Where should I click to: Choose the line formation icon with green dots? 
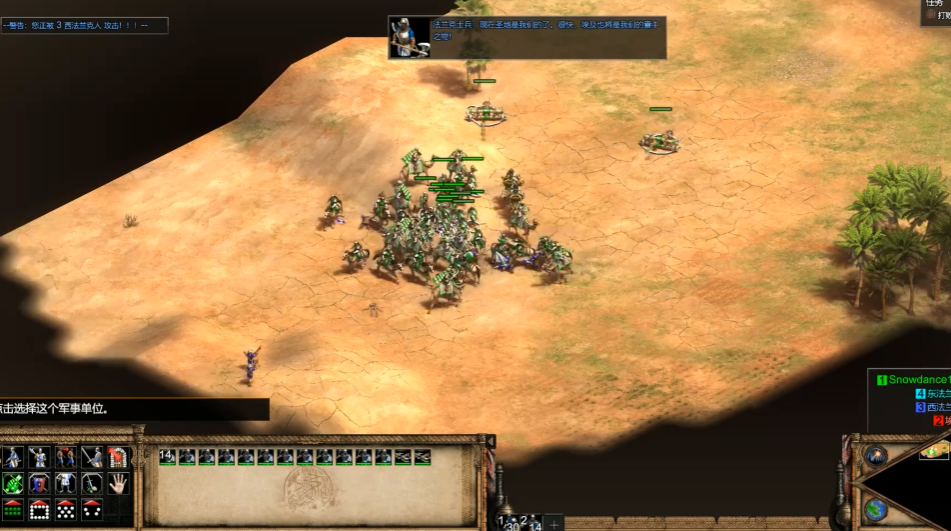click(13, 509)
